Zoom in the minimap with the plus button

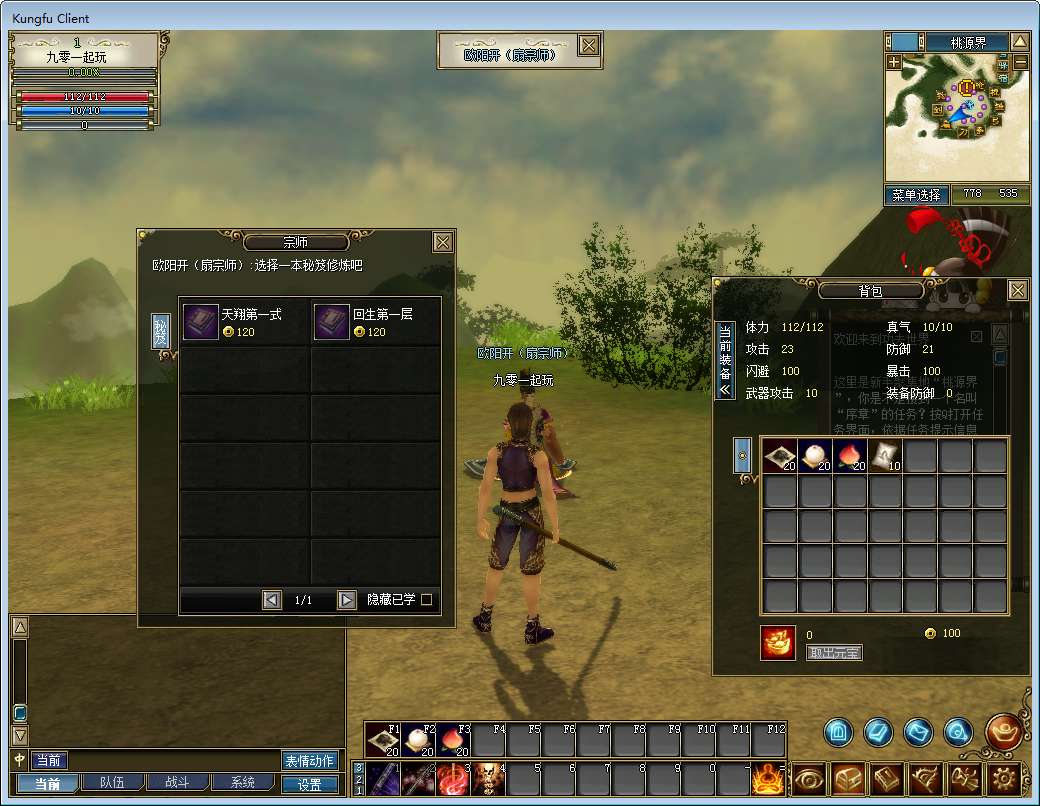(894, 62)
